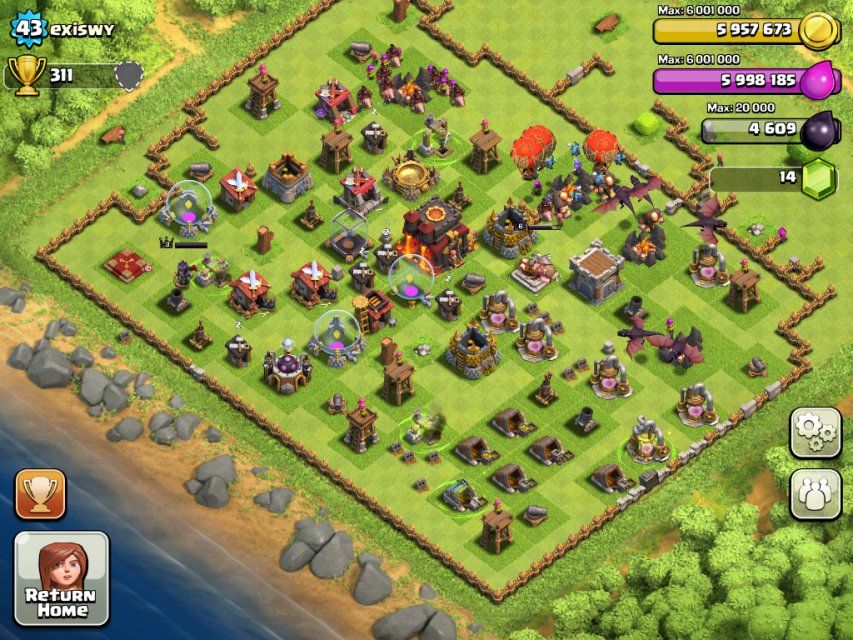Tap the grey shield league badge
Viewport: 853px width, 640px height.
click(129, 75)
